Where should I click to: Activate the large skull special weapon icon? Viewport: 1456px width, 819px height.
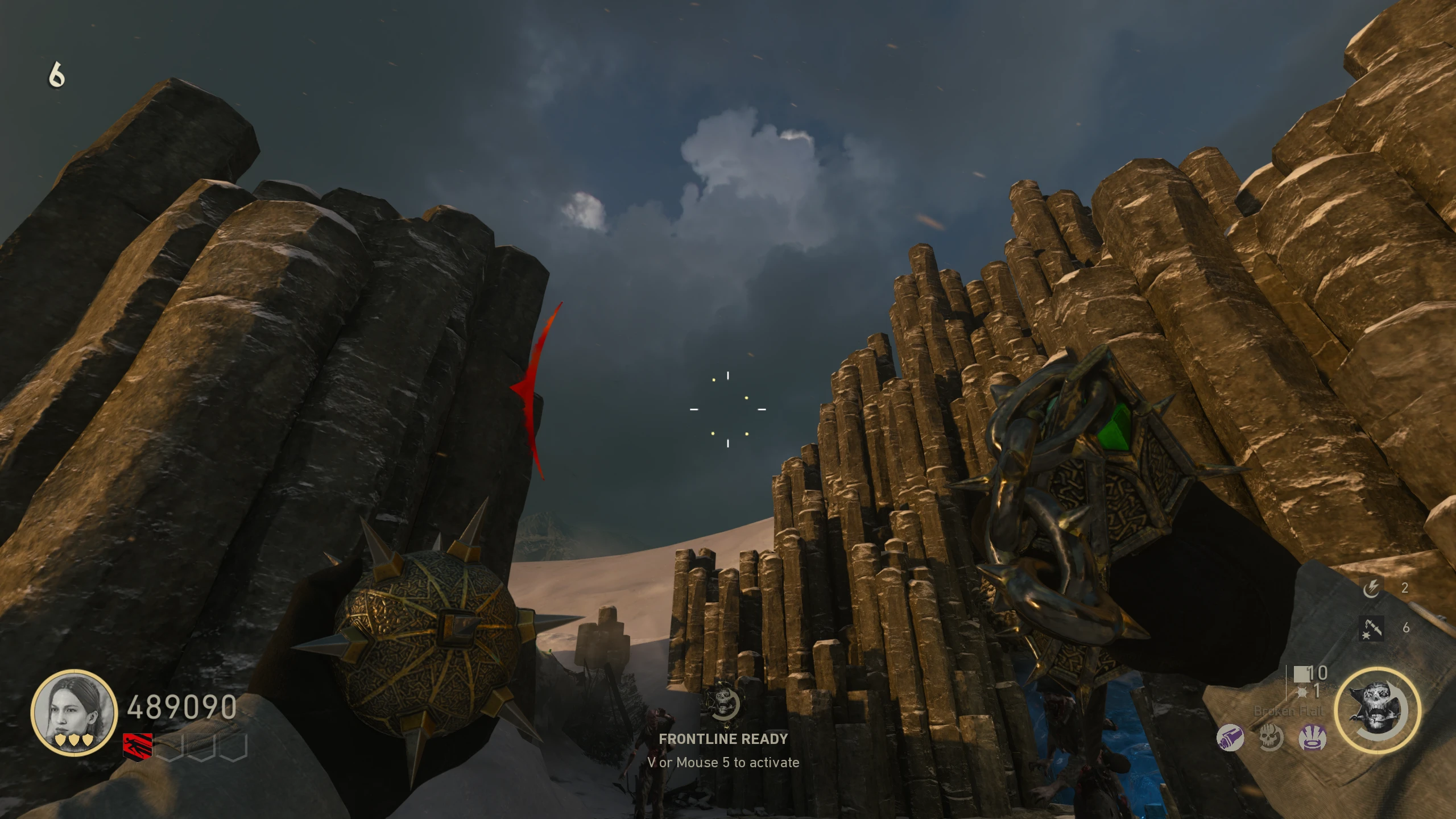point(1378,711)
